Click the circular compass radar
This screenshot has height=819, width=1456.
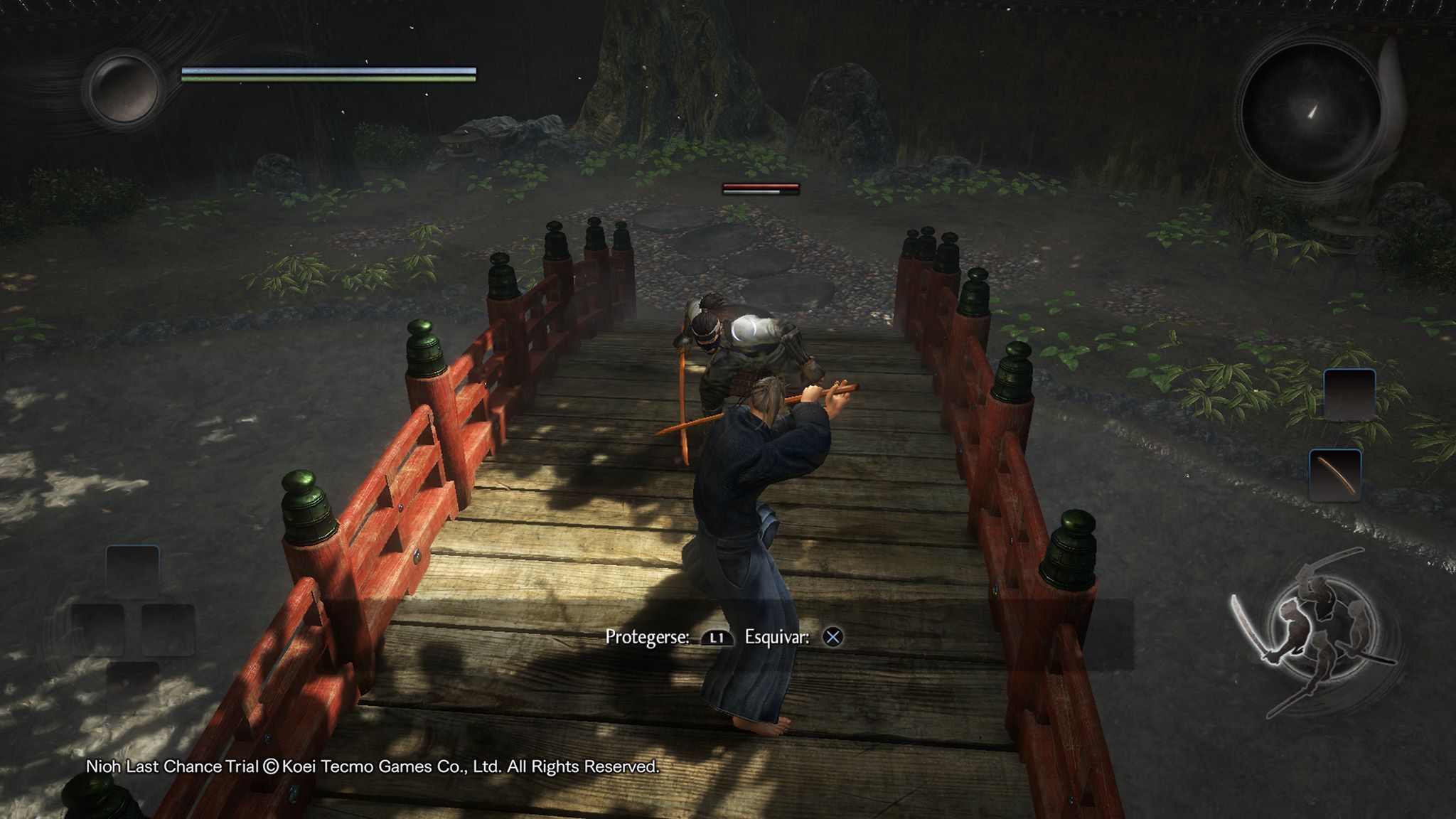click(1310, 113)
